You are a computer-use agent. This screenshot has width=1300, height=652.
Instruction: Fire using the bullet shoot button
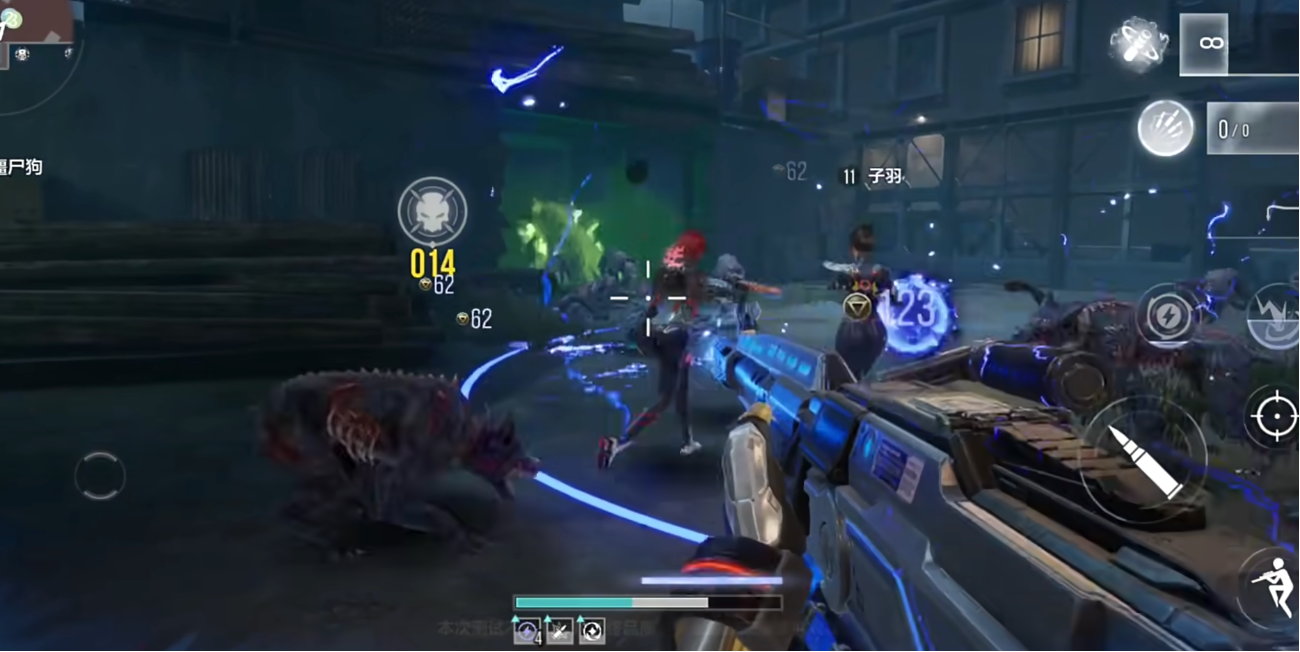(1144, 458)
